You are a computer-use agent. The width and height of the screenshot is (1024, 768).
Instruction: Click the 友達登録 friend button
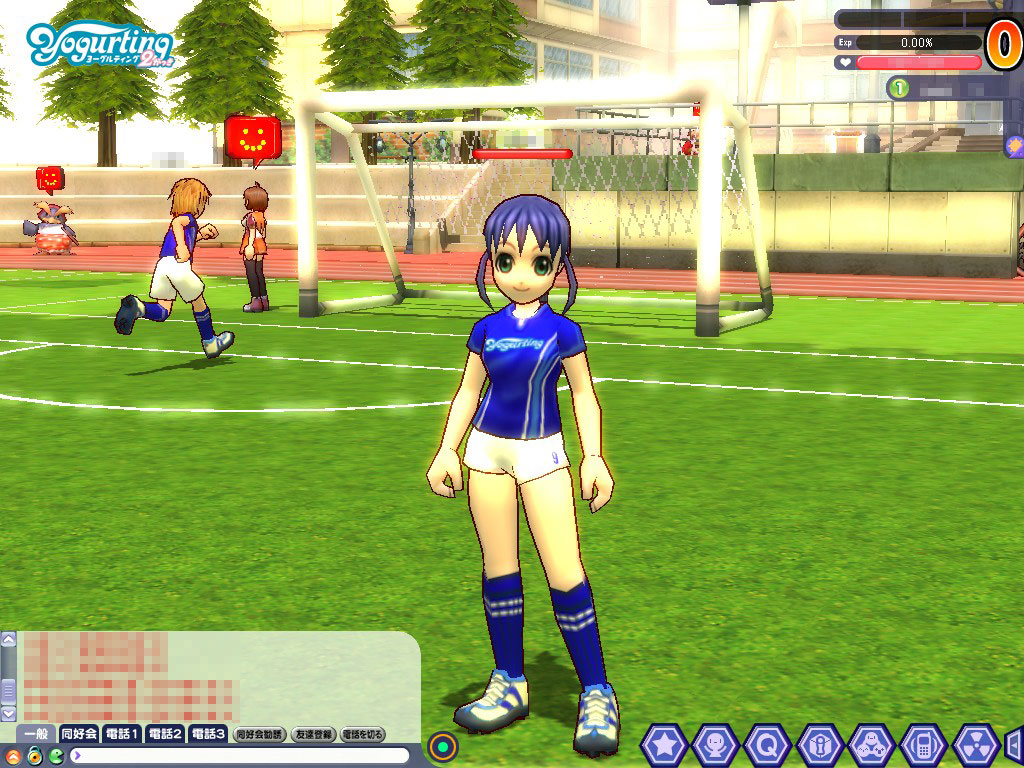tap(313, 734)
